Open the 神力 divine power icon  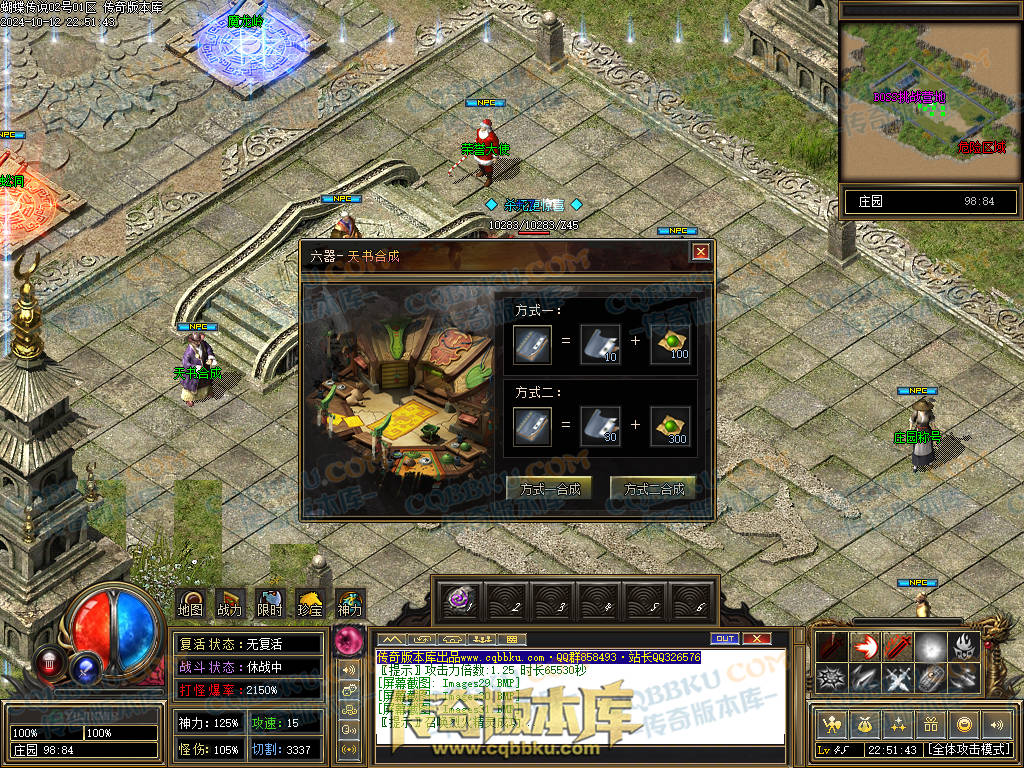coord(349,603)
